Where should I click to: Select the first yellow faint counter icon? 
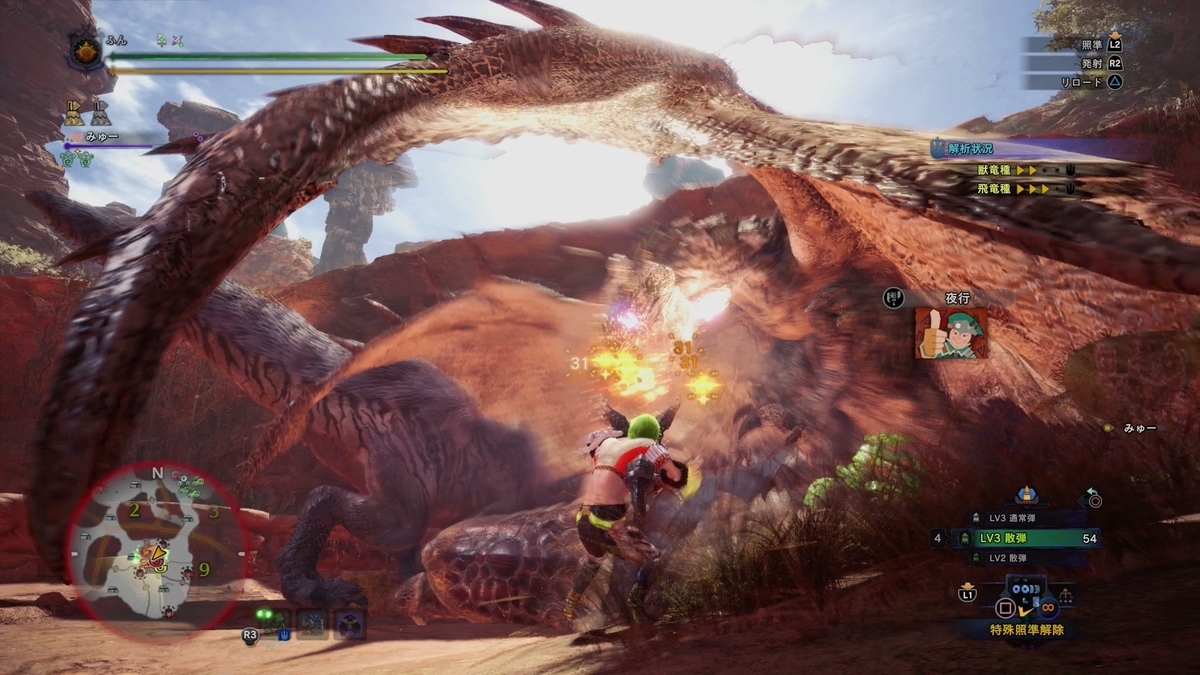(73, 112)
